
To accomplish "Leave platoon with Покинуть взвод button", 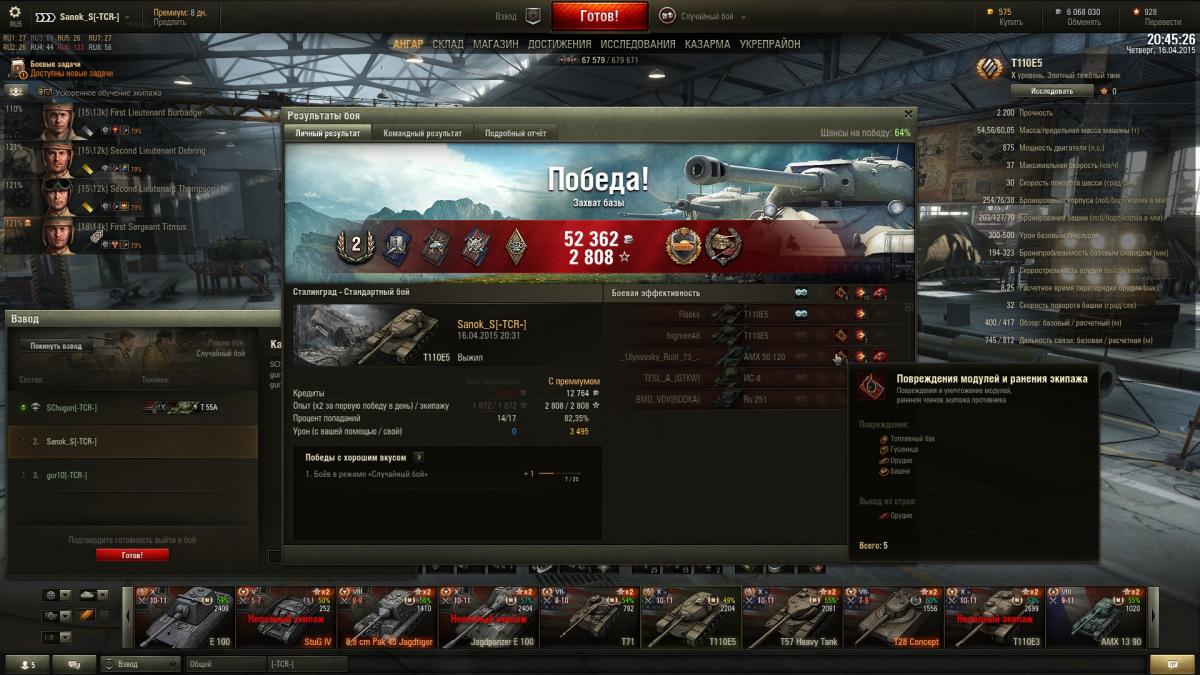I will [55, 346].
